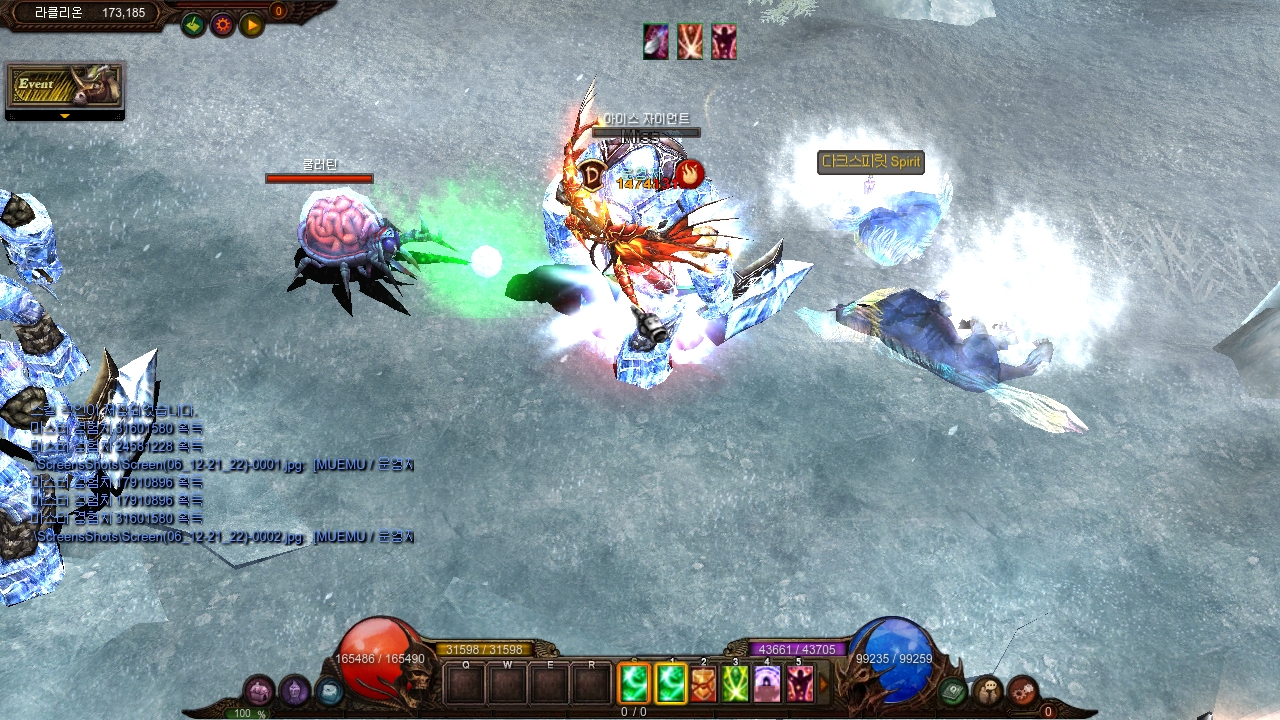
Task: Select the white crystal buff icon
Action: pos(656,42)
